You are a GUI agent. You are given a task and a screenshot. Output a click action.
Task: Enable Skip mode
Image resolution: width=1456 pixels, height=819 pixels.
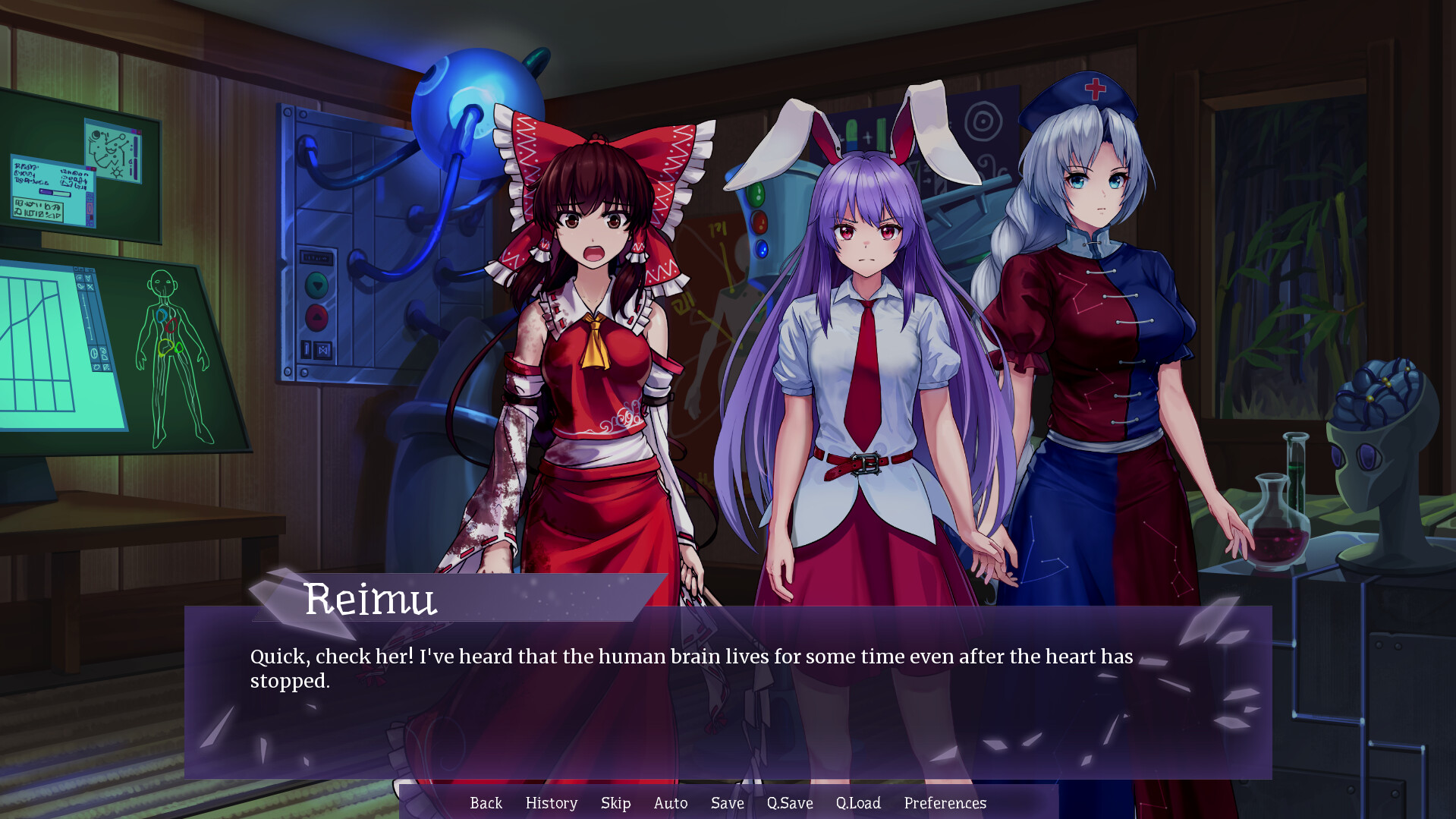coord(615,803)
